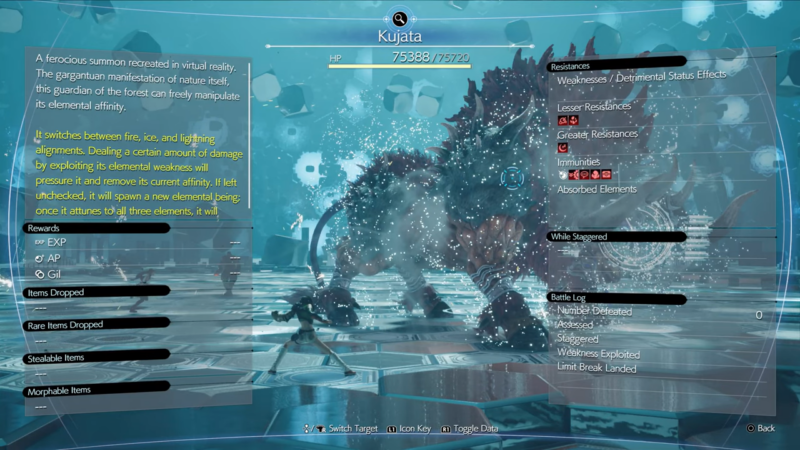This screenshot has width=800, height=450.
Task: Select the Resistances section header
Action: coord(571,66)
